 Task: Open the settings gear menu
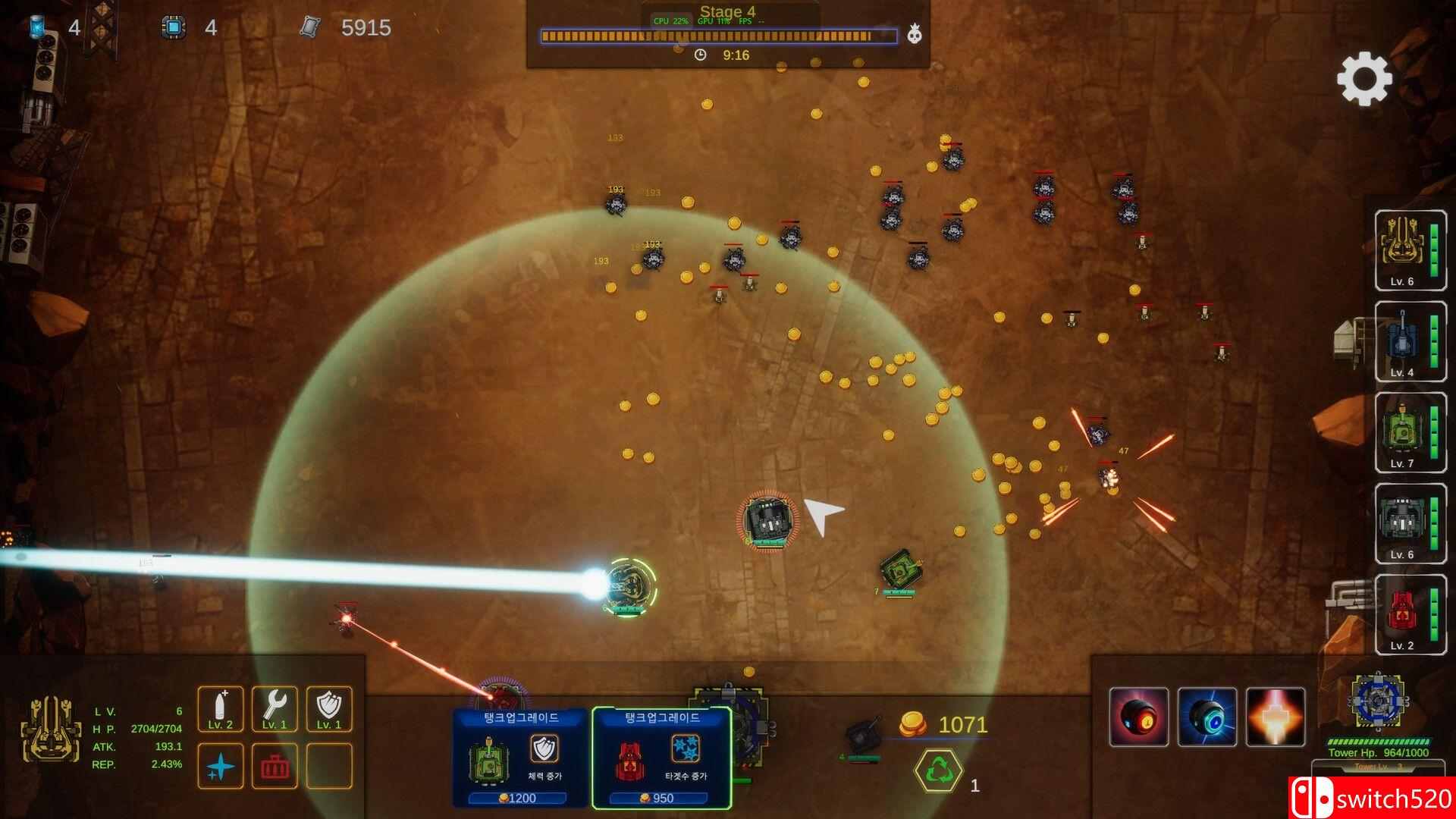1364,78
